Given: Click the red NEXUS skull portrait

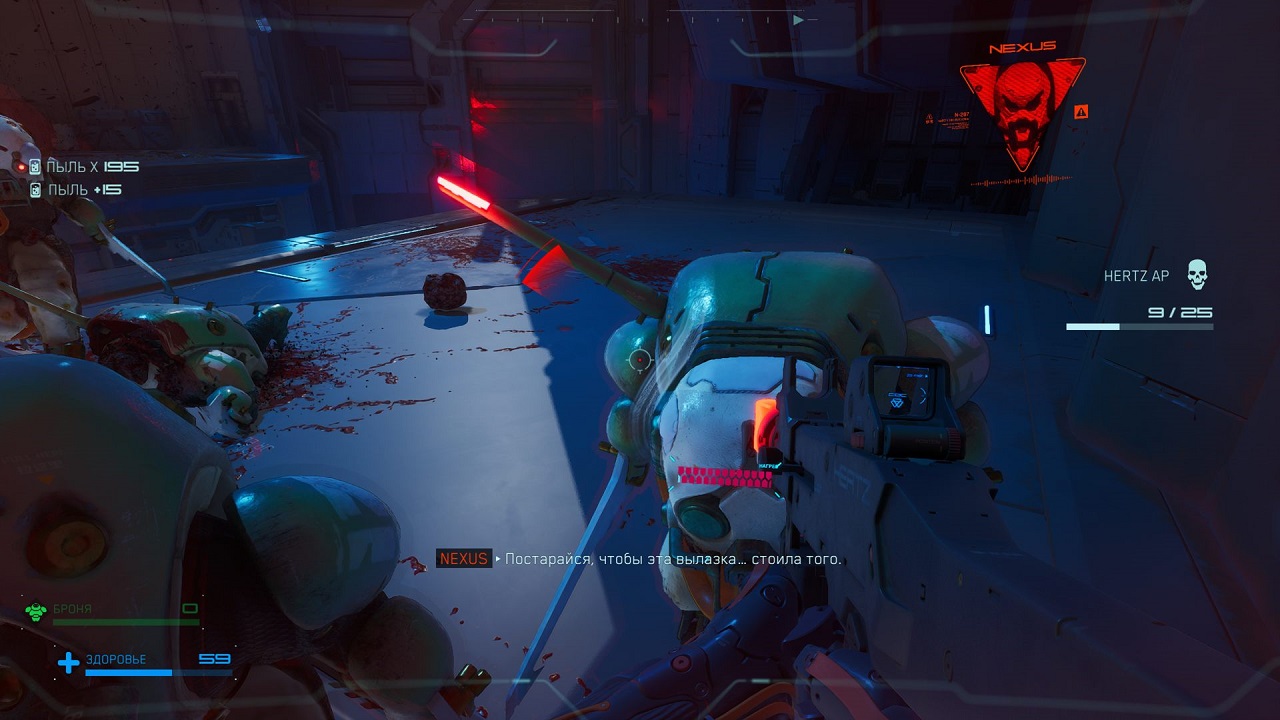Looking at the screenshot, I should tap(1022, 108).
